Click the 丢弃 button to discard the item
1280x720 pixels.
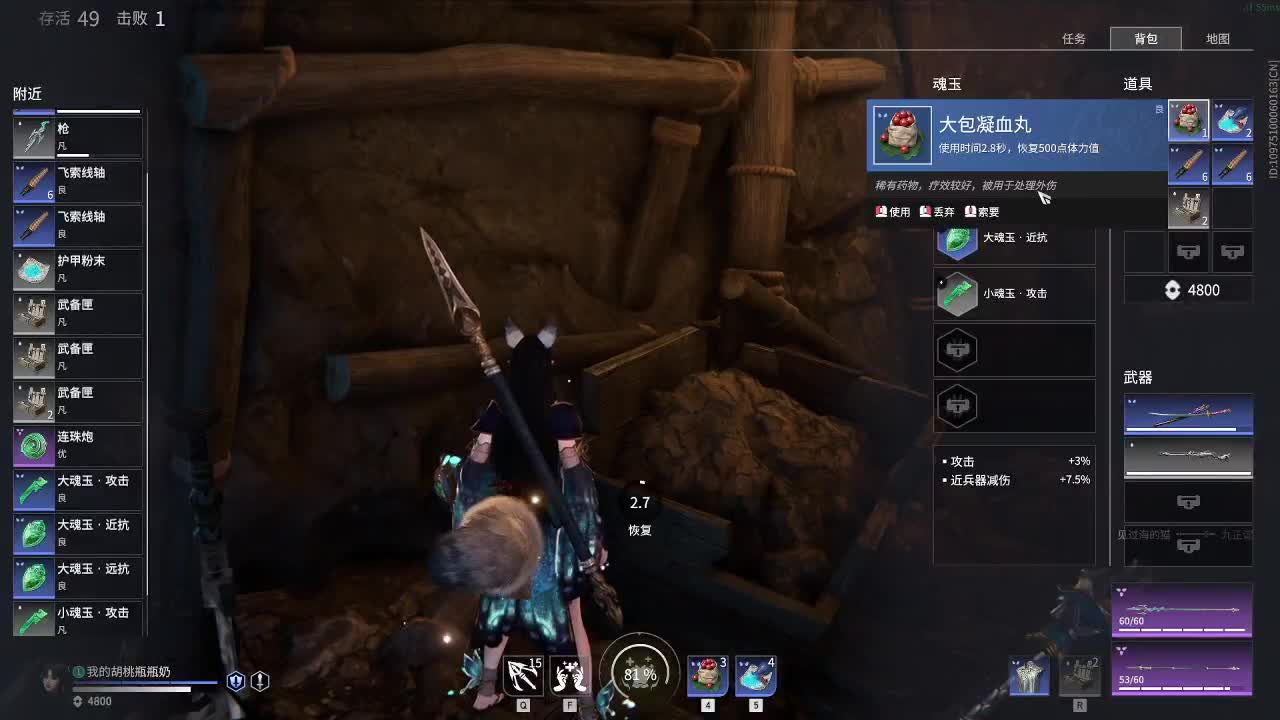[x=937, y=211]
